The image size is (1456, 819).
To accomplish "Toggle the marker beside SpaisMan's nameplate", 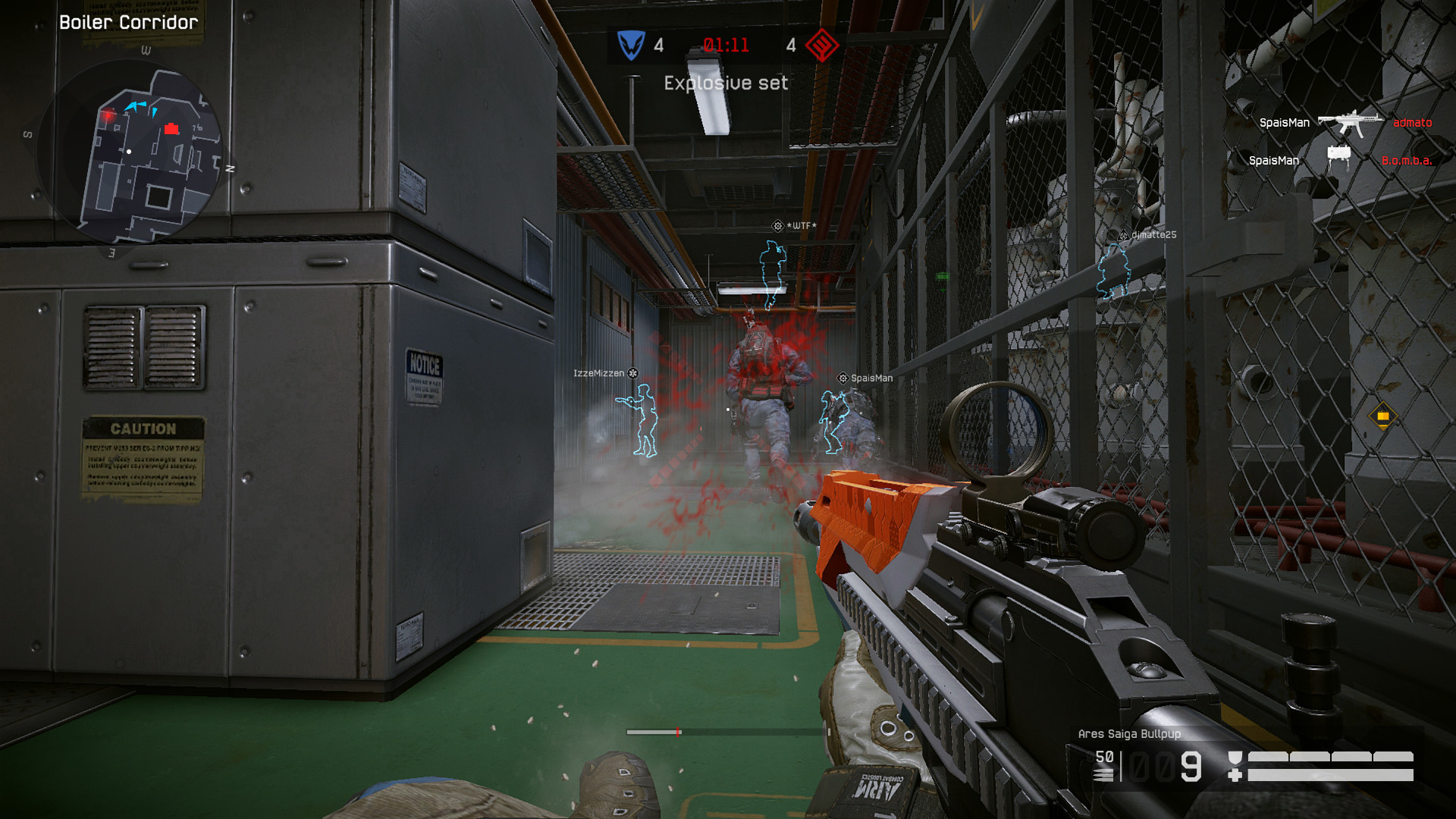I will click(x=840, y=377).
